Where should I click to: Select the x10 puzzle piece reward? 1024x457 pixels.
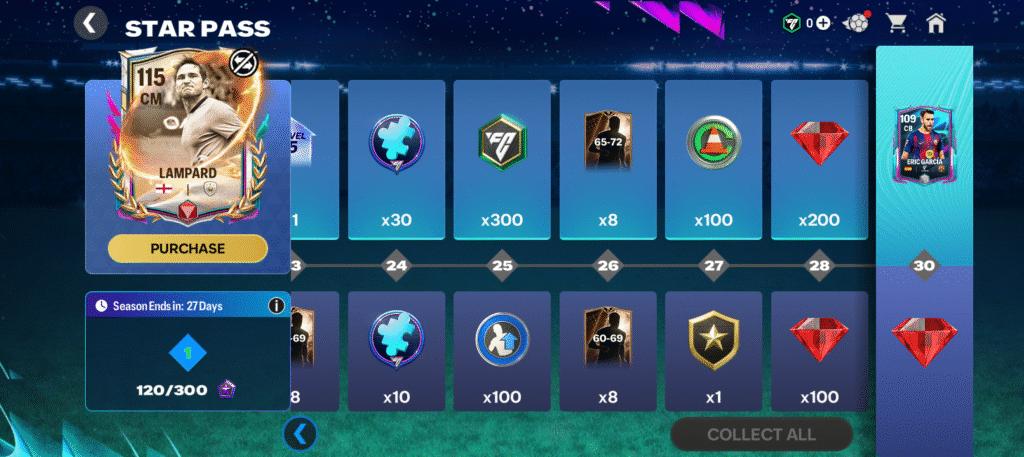396,350
